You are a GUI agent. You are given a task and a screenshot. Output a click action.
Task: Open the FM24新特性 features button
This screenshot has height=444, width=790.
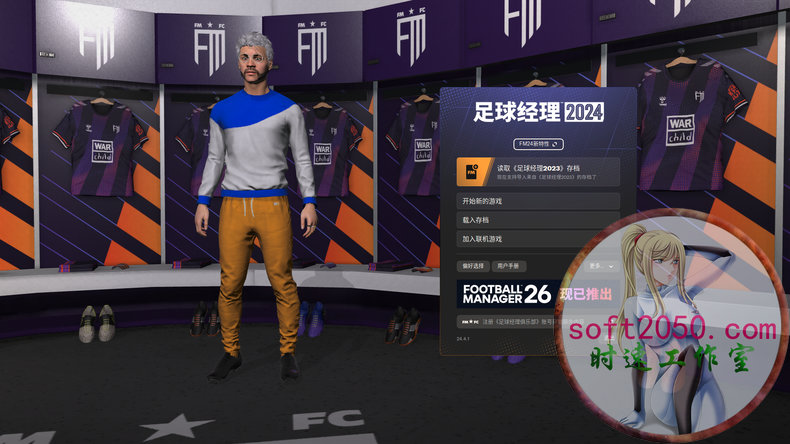click(x=538, y=144)
